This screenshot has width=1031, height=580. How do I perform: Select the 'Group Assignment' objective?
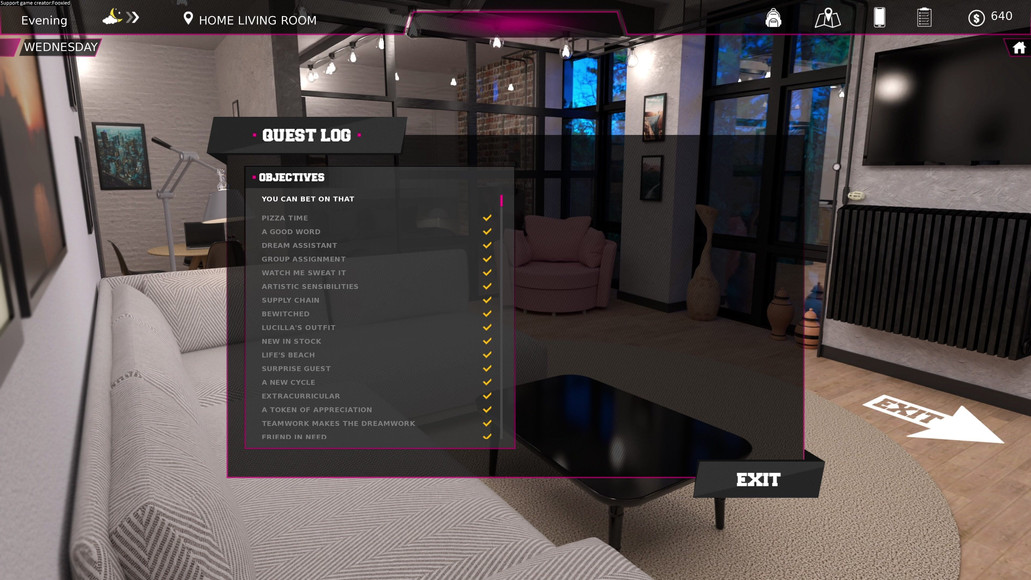click(x=303, y=259)
